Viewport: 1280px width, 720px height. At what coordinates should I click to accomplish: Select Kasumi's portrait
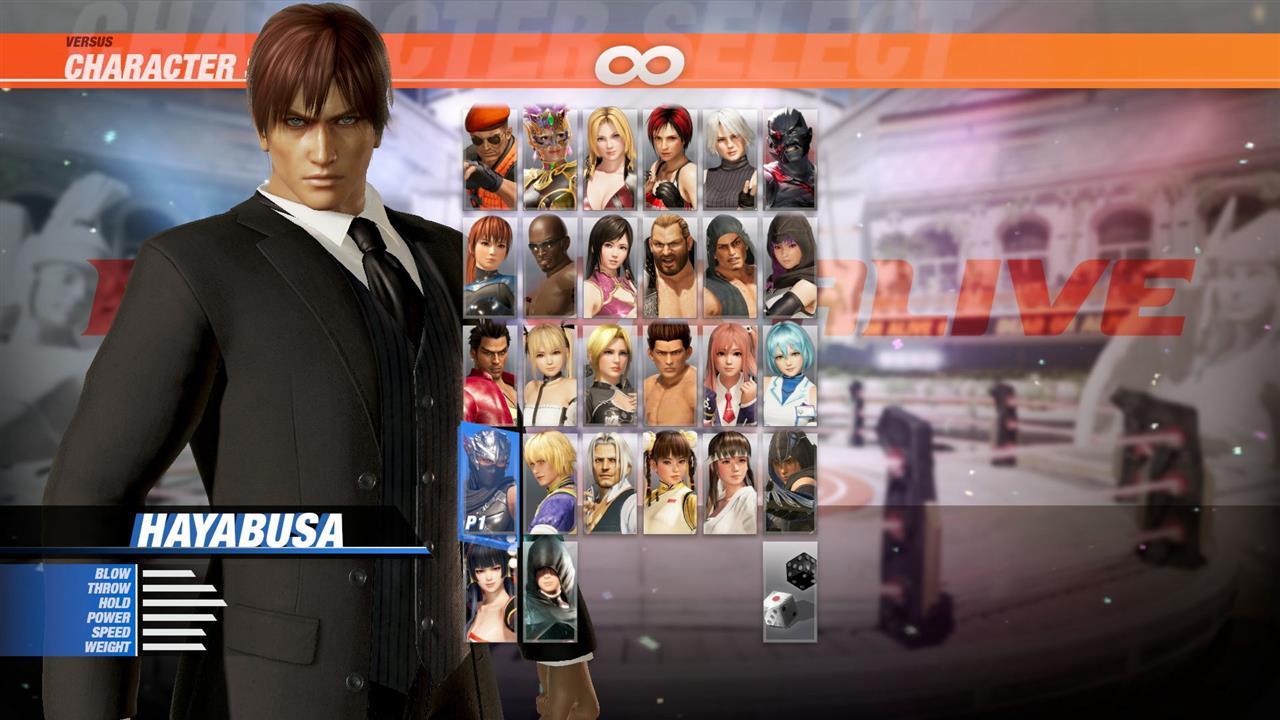pos(487,265)
